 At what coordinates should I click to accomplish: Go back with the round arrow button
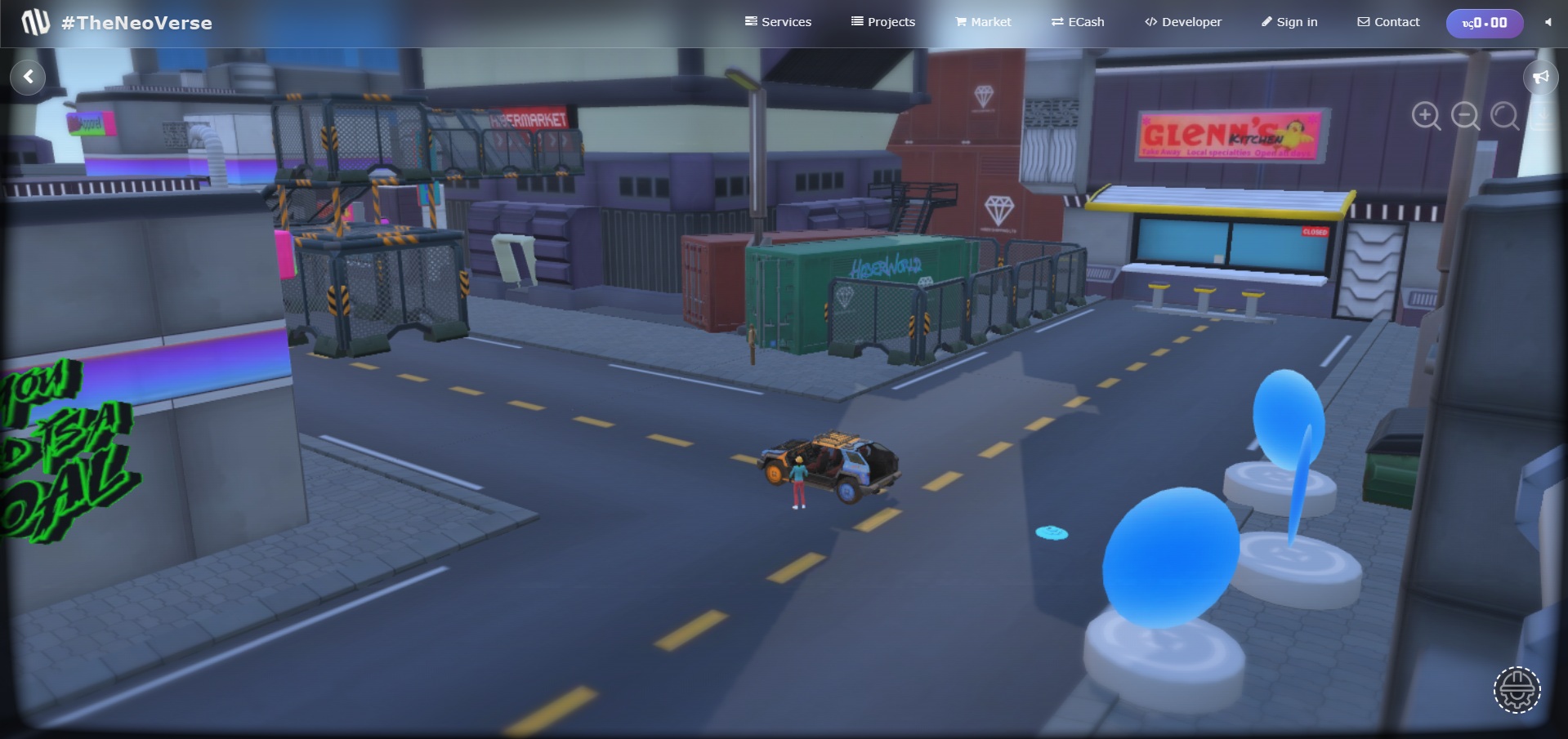pyautogui.click(x=29, y=77)
